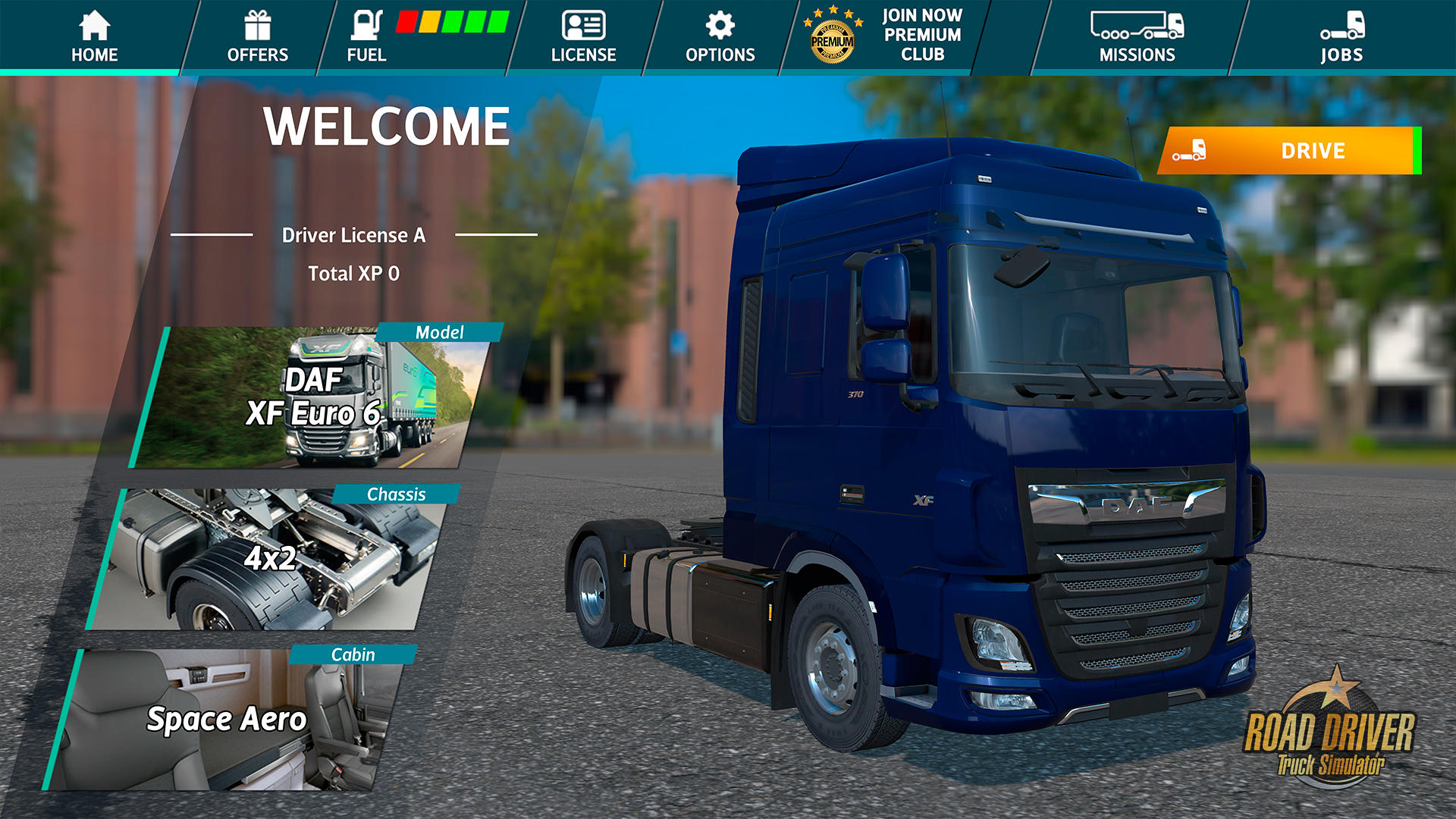Open Missions via the truck-trailer icon
The width and height of the screenshot is (1456, 819).
click(1137, 27)
